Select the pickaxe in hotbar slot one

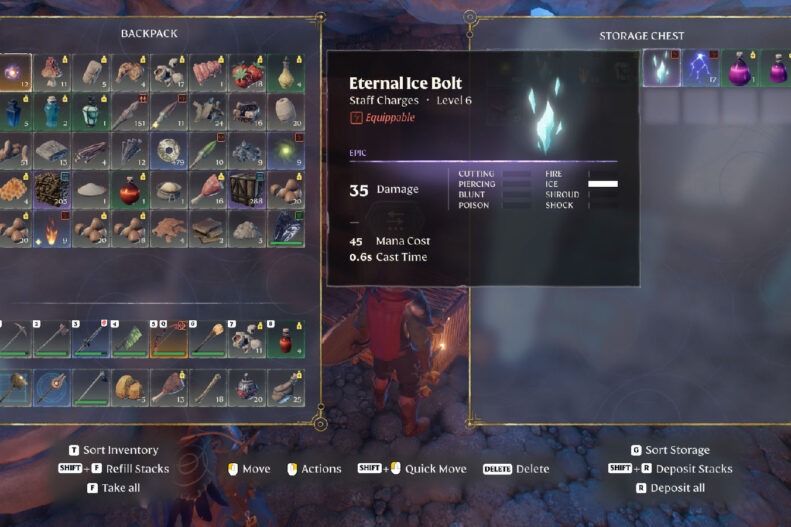pyautogui.click(x=13, y=340)
